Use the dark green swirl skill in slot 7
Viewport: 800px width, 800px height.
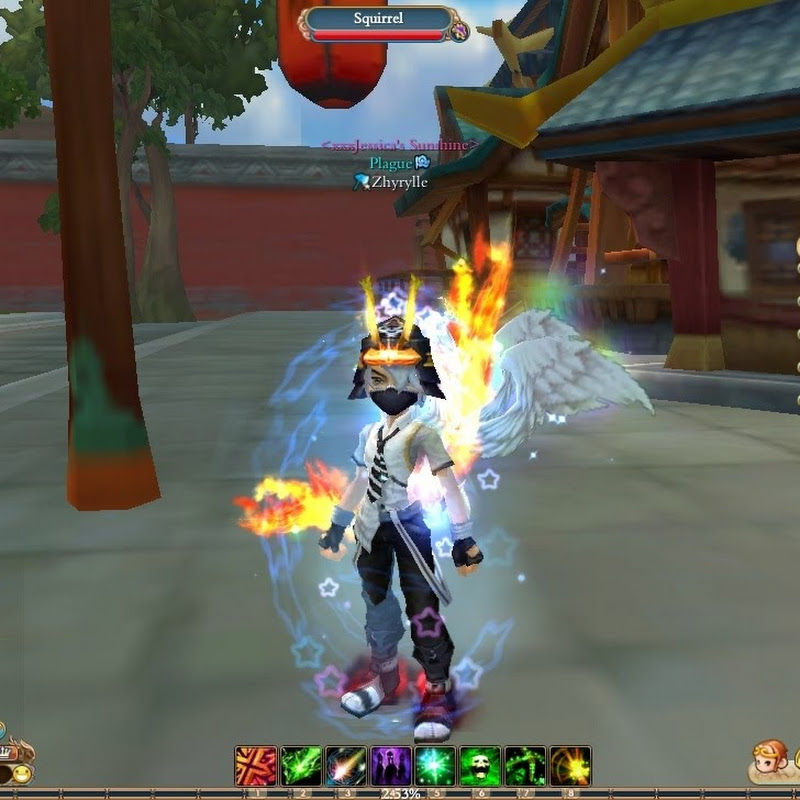click(x=525, y=766)
